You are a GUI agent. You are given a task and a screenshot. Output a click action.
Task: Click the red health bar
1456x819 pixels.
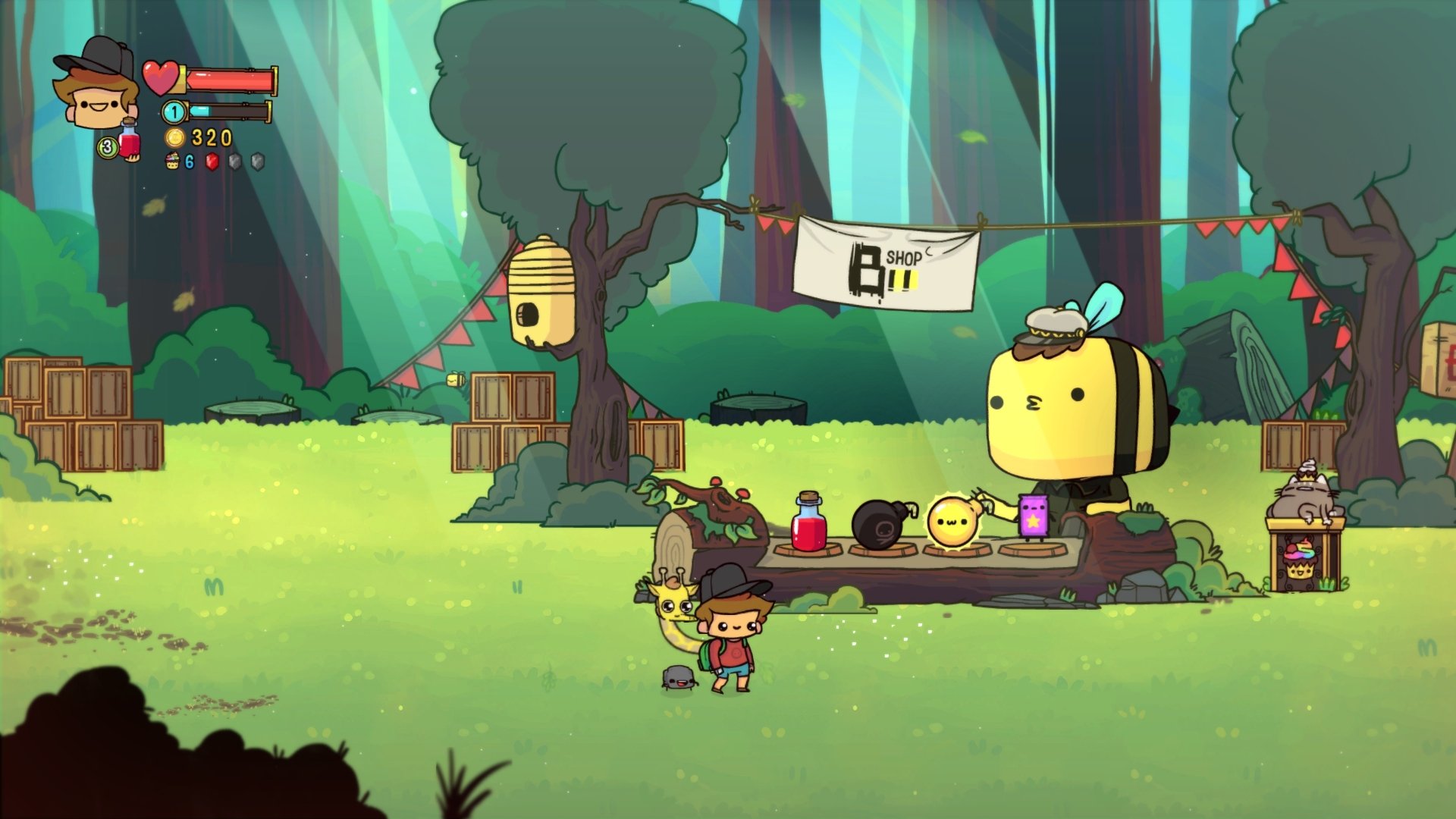point(227,78)
